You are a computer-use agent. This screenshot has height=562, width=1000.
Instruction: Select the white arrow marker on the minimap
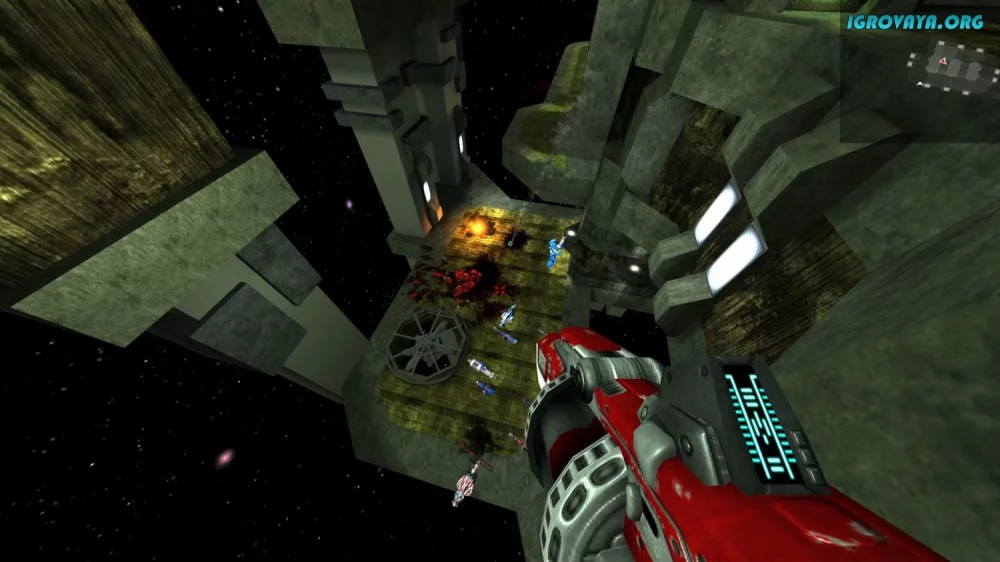pyautogui.click(x=920, y=84)
